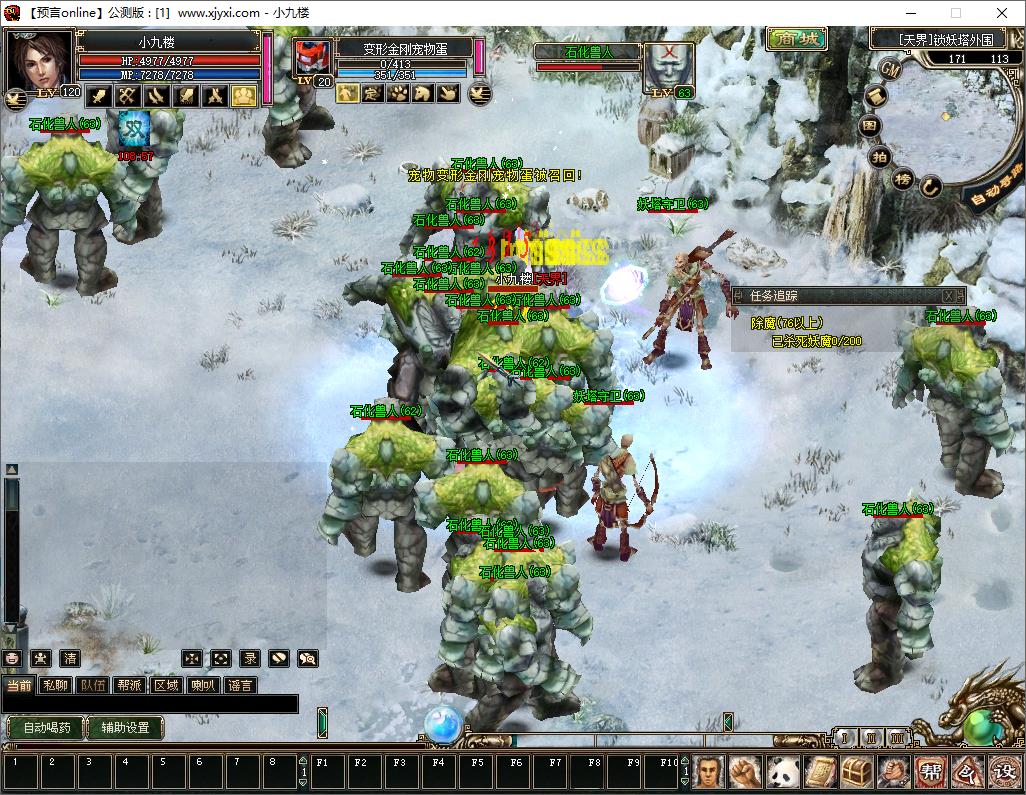Open the 设 system settings icon
1026x795 pixels.
coord(1004,772)
